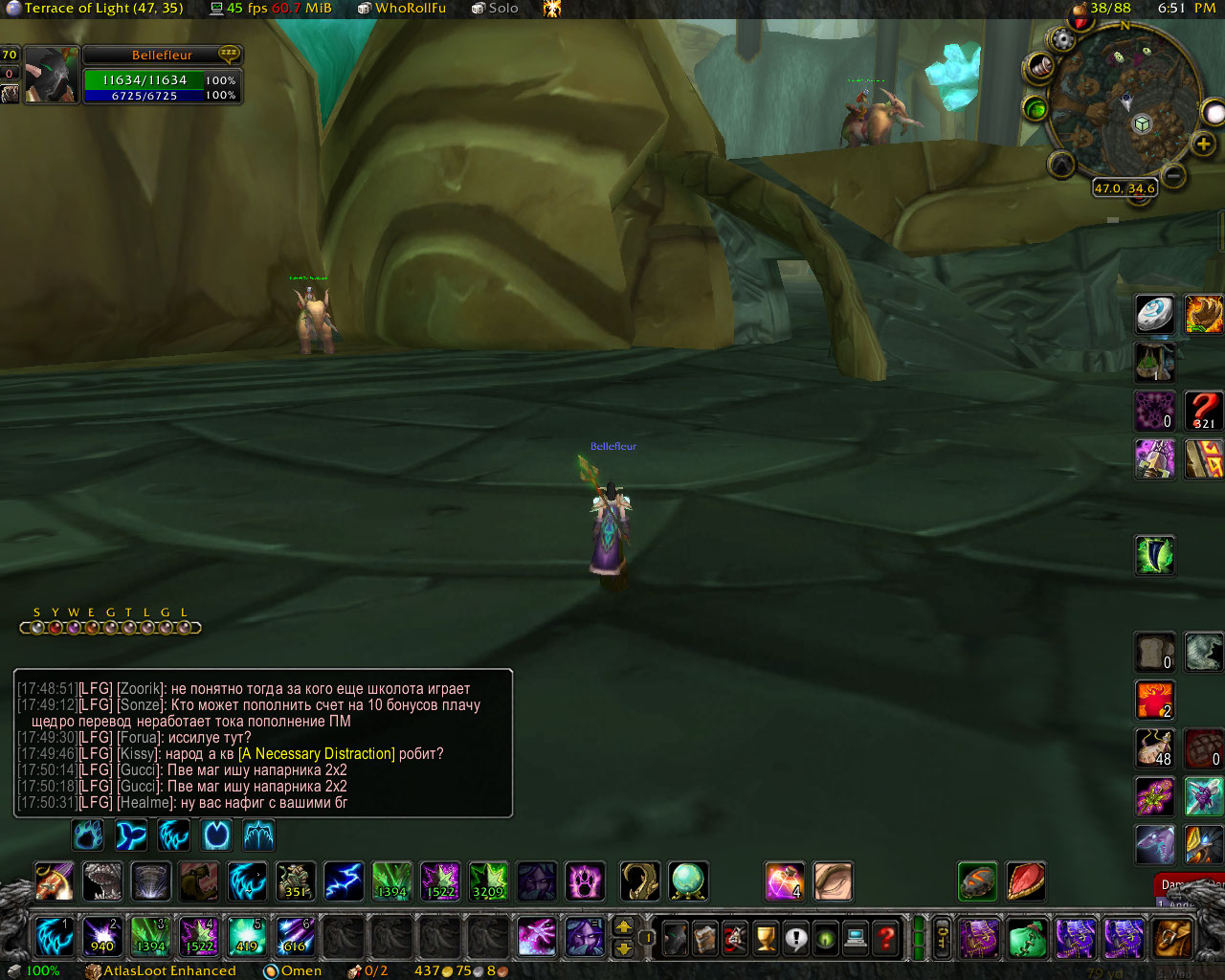This screenshot has width=1225, height=980.
Task: Open the Omen threat meter
Action: 301,970
